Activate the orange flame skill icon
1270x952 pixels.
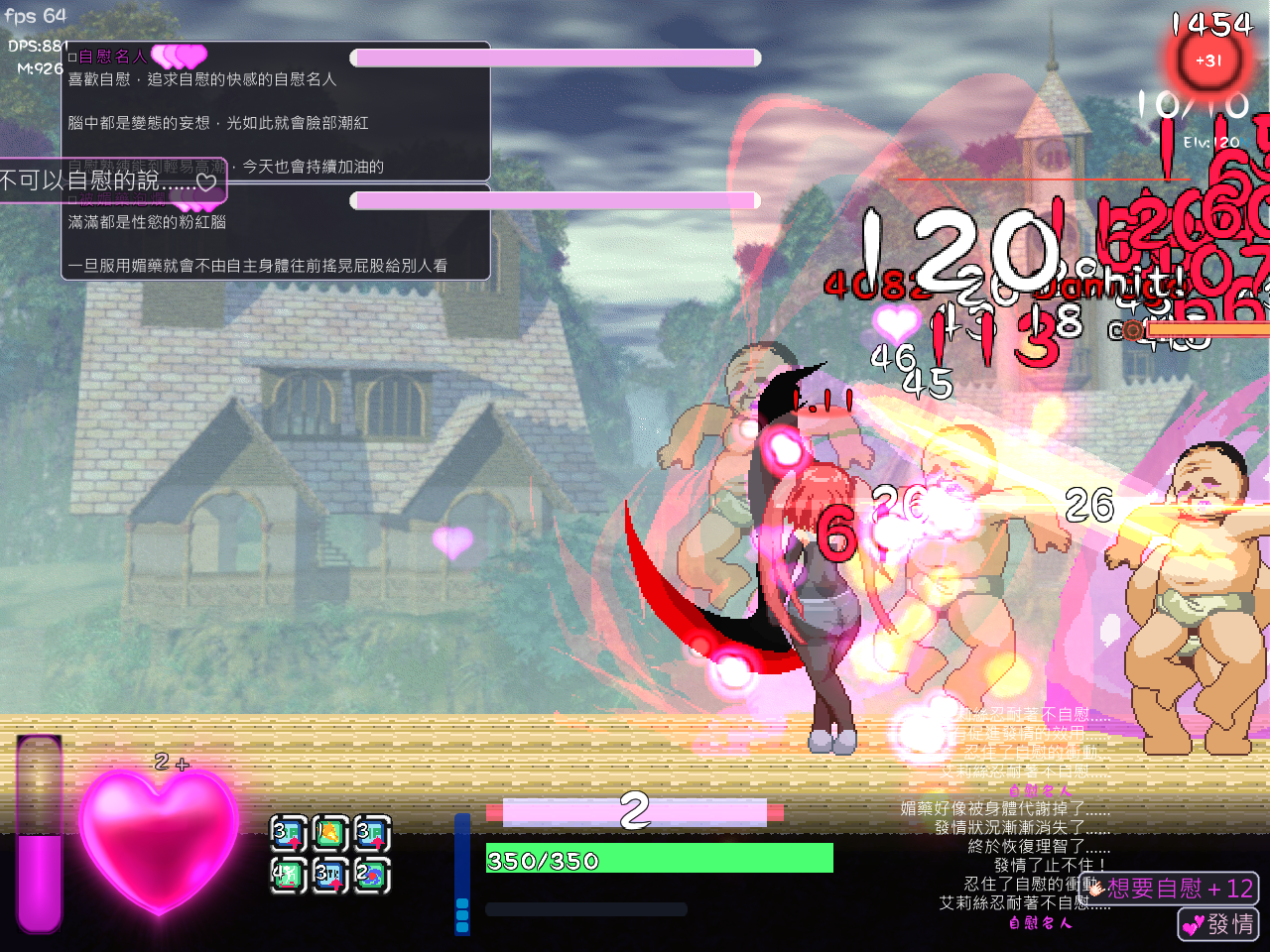click(x=329, y=833)
